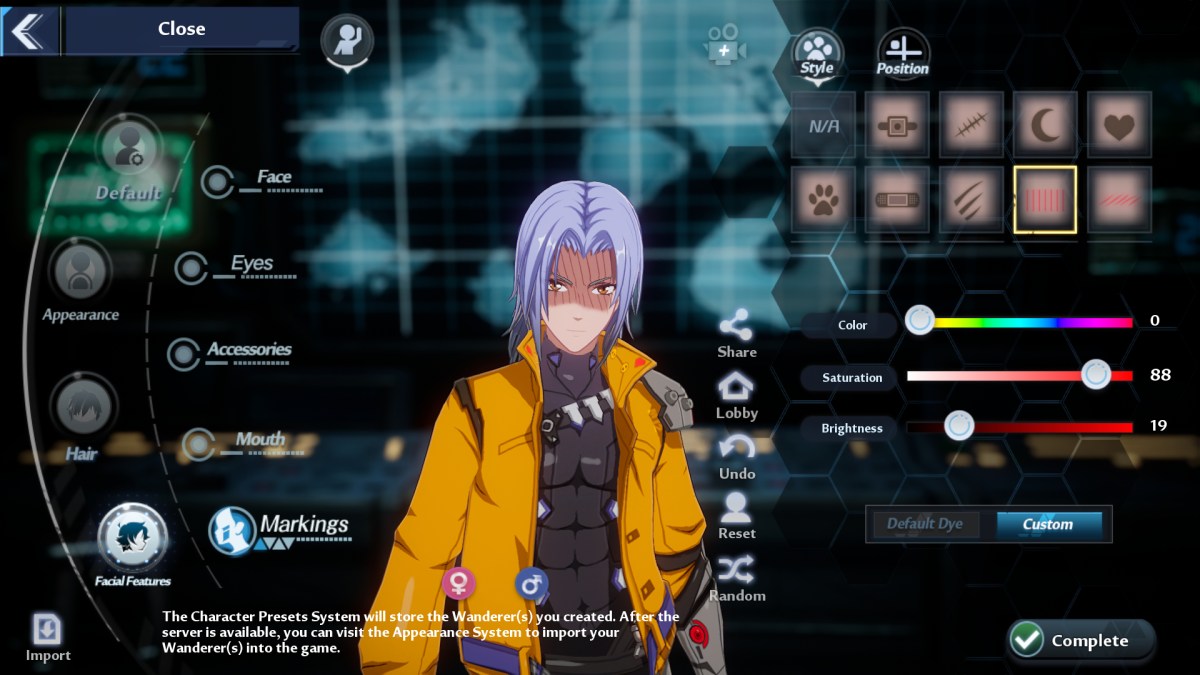Click the Close button at top

pyautogui.click(x=181, y=29)
